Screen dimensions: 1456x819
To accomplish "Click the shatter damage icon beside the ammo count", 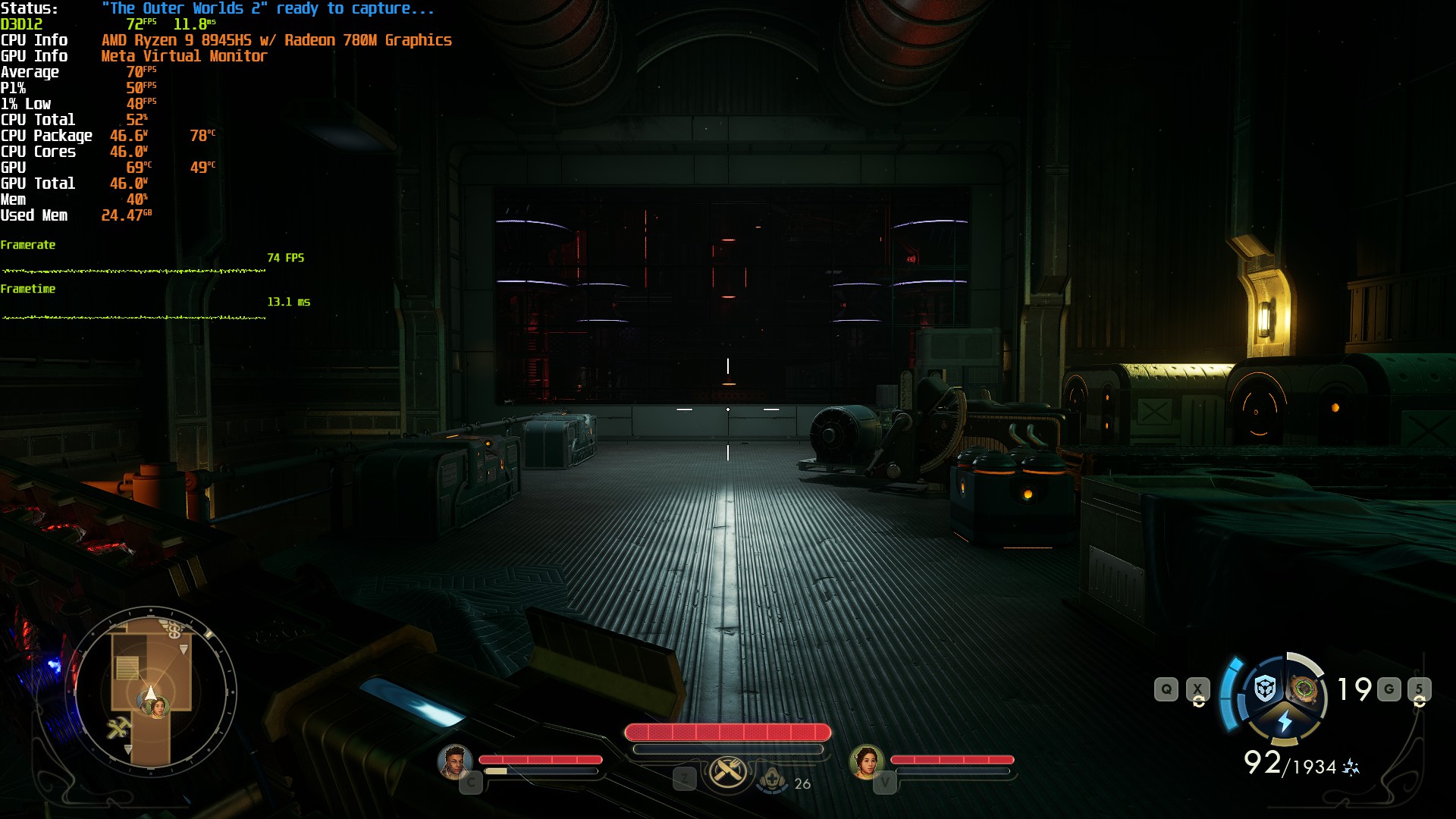I will [1350, 766].
